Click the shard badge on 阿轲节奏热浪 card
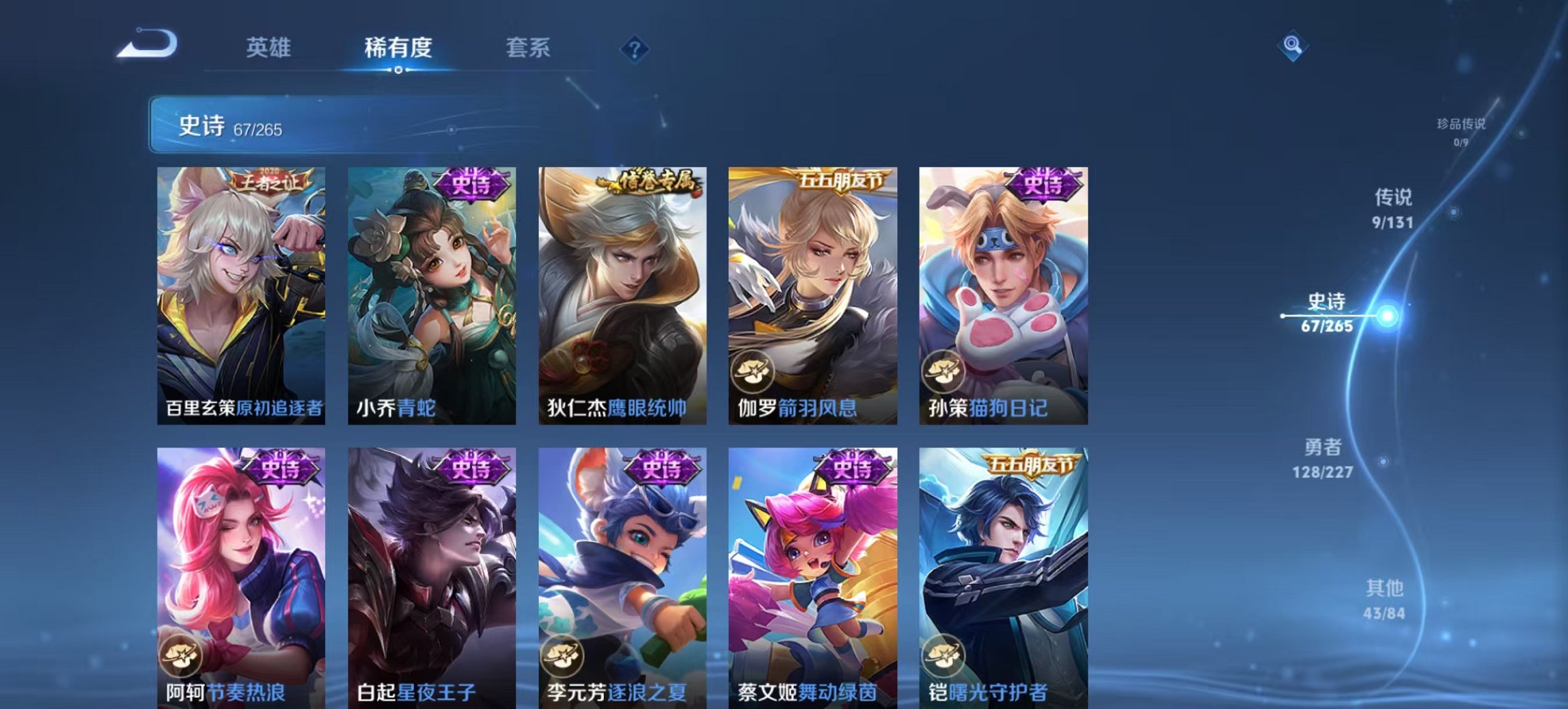The image size is (1568, 709). coord(180,656)
